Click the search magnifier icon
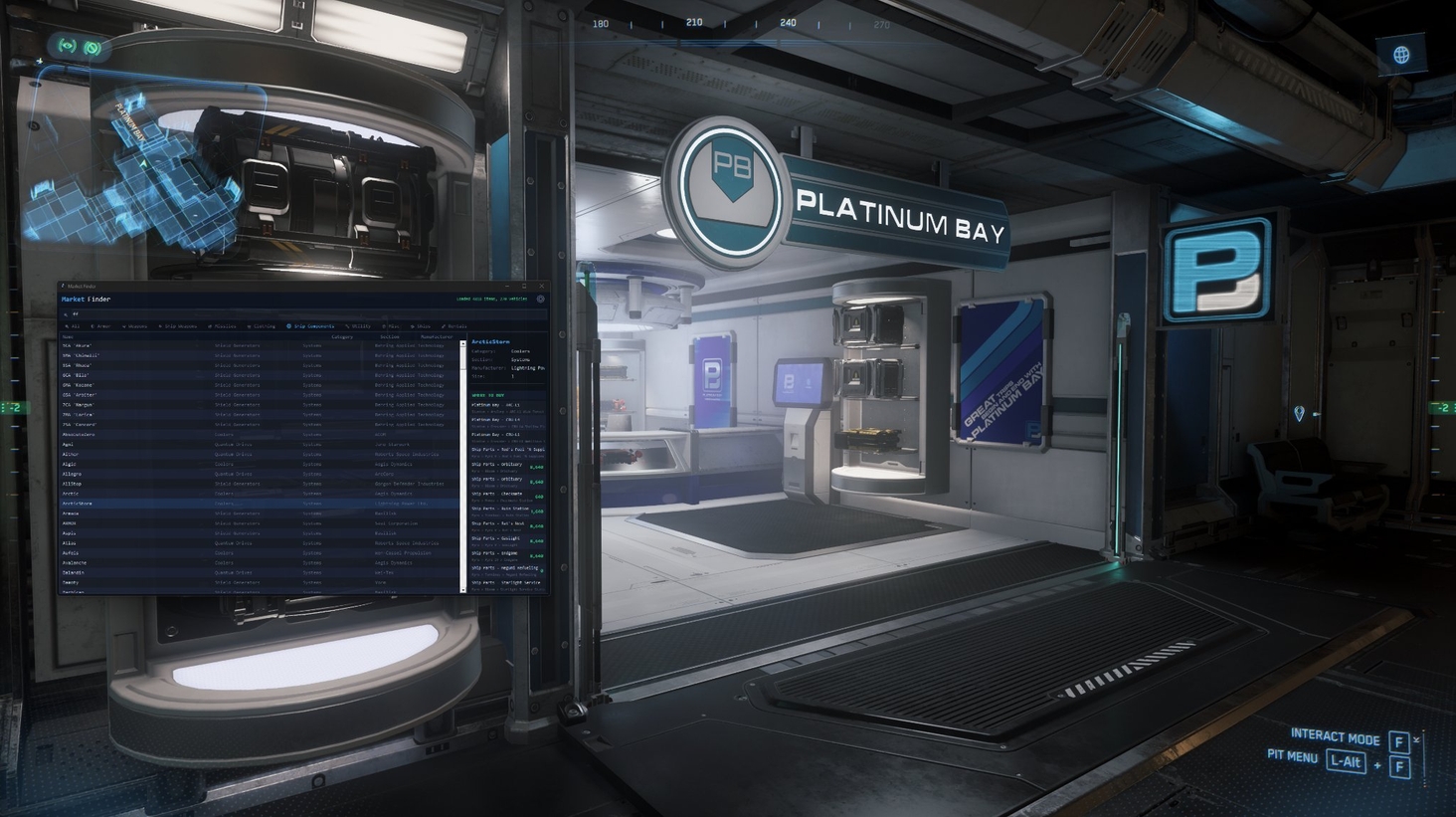 67,313
